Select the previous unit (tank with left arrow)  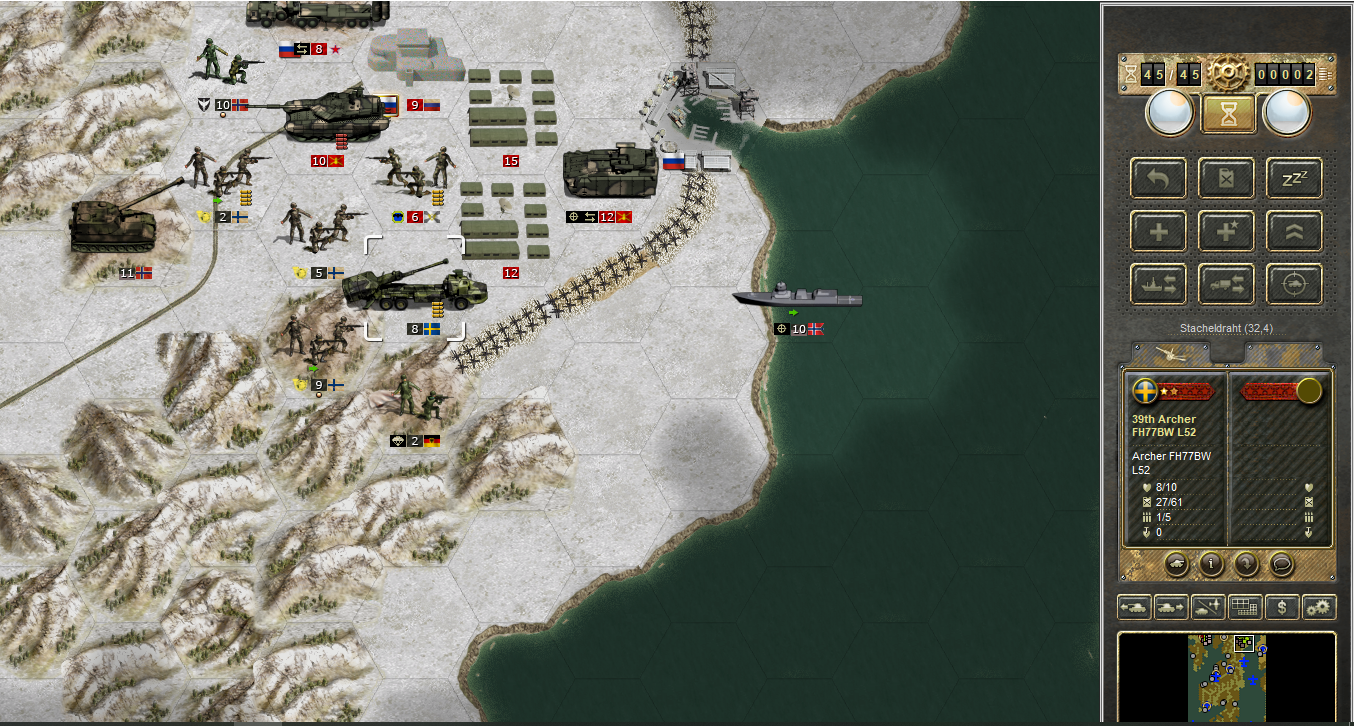pos(1134,607)
